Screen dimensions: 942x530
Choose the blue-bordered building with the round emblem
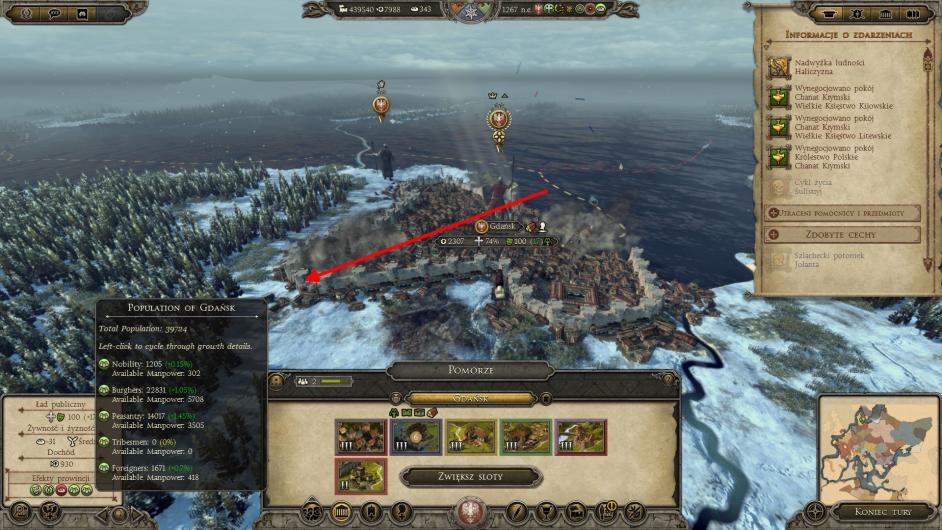pos(415,437)
